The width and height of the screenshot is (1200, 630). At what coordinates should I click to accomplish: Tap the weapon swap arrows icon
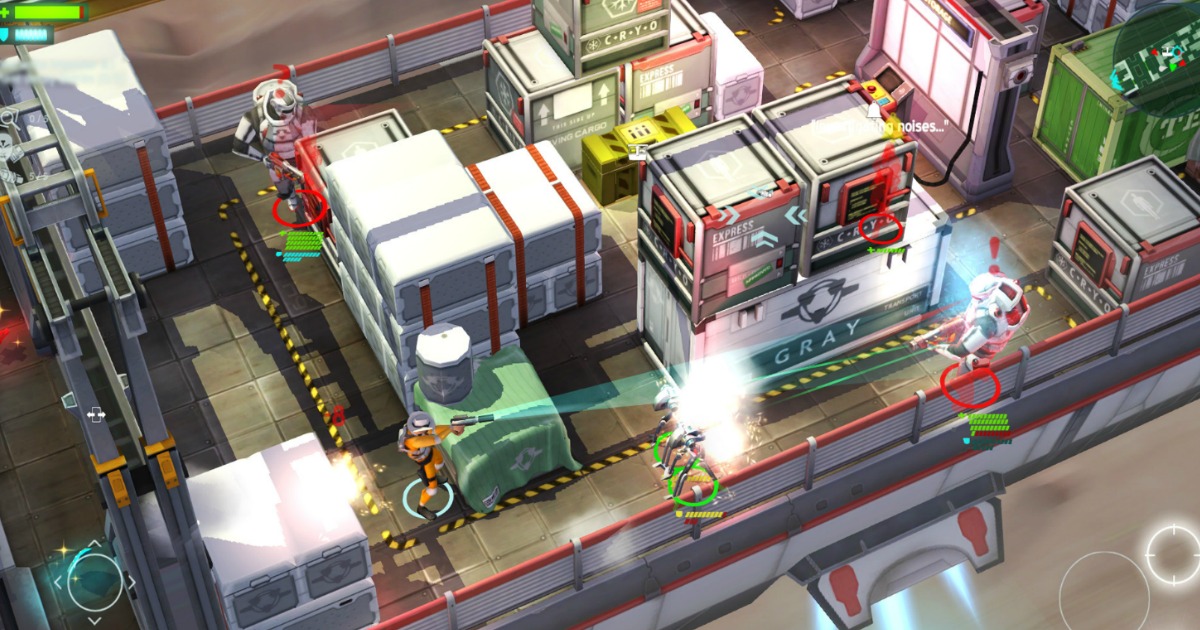pos(97,413)
